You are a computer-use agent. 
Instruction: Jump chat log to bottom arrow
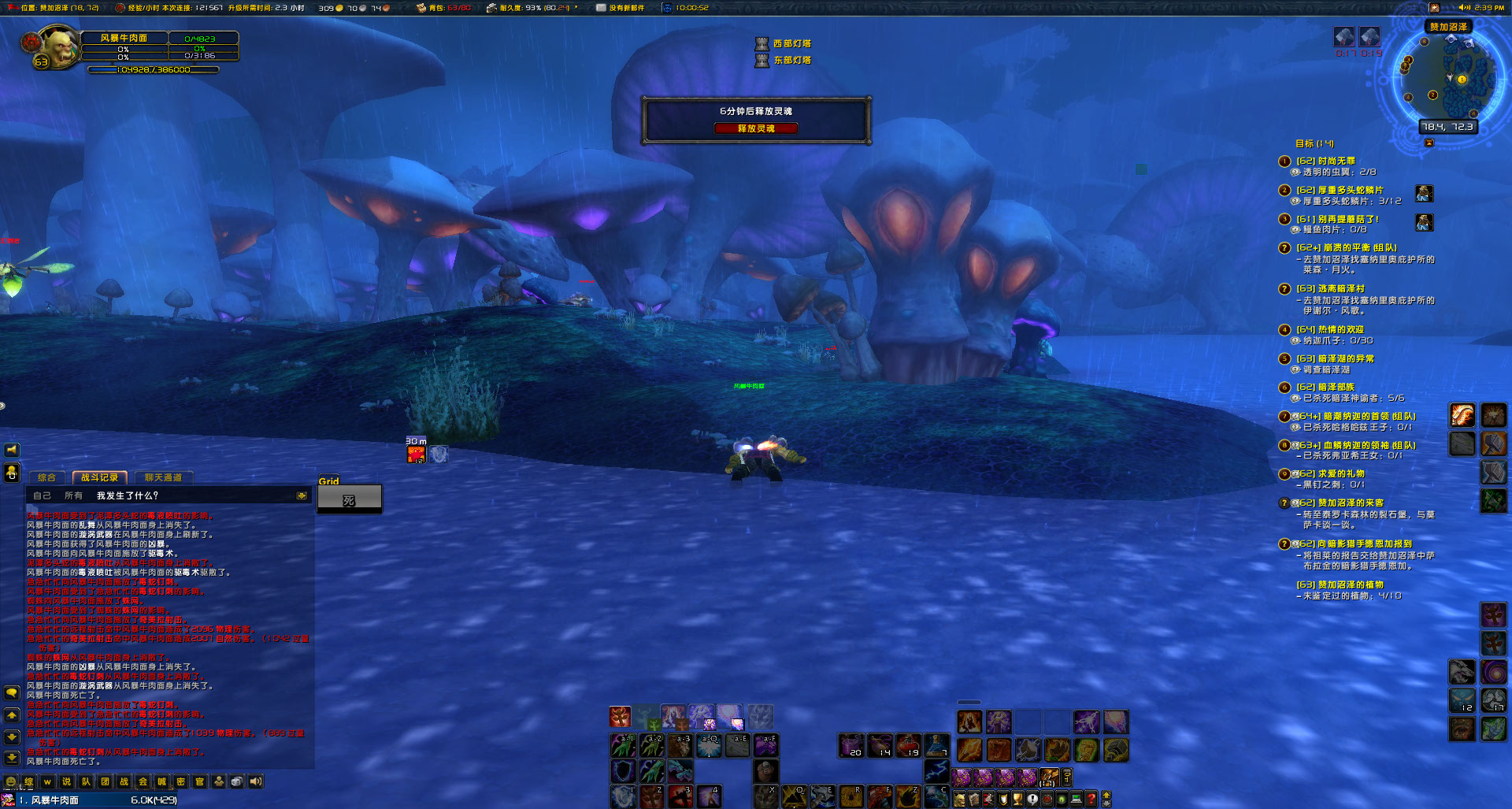click(x=12, y=758)
